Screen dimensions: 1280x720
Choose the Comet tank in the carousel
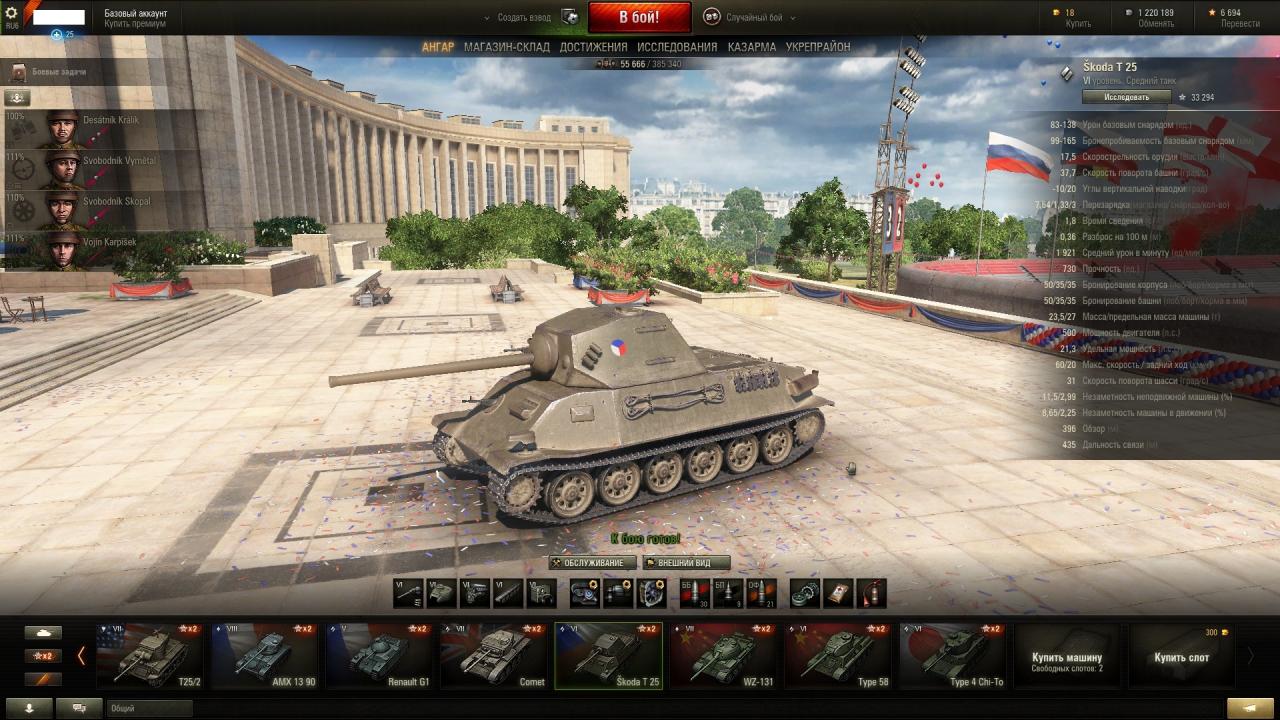(494, 656)
